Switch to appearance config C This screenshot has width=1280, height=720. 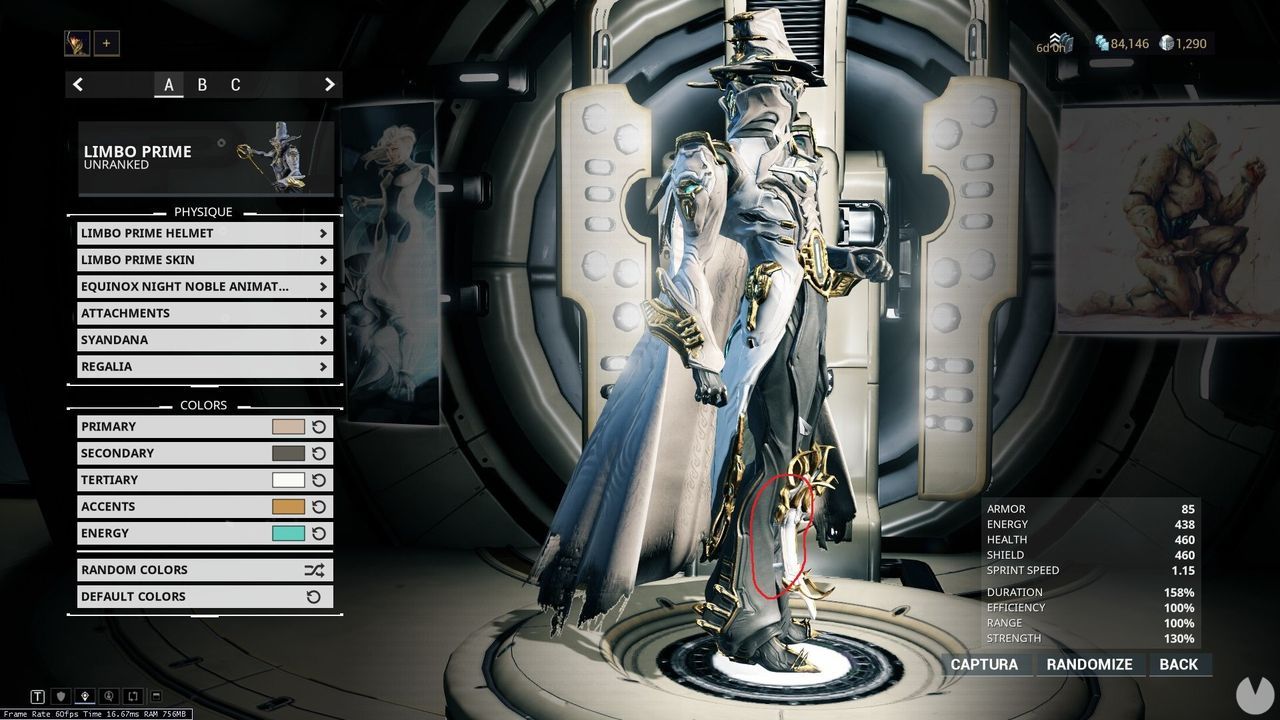[236, 85]
